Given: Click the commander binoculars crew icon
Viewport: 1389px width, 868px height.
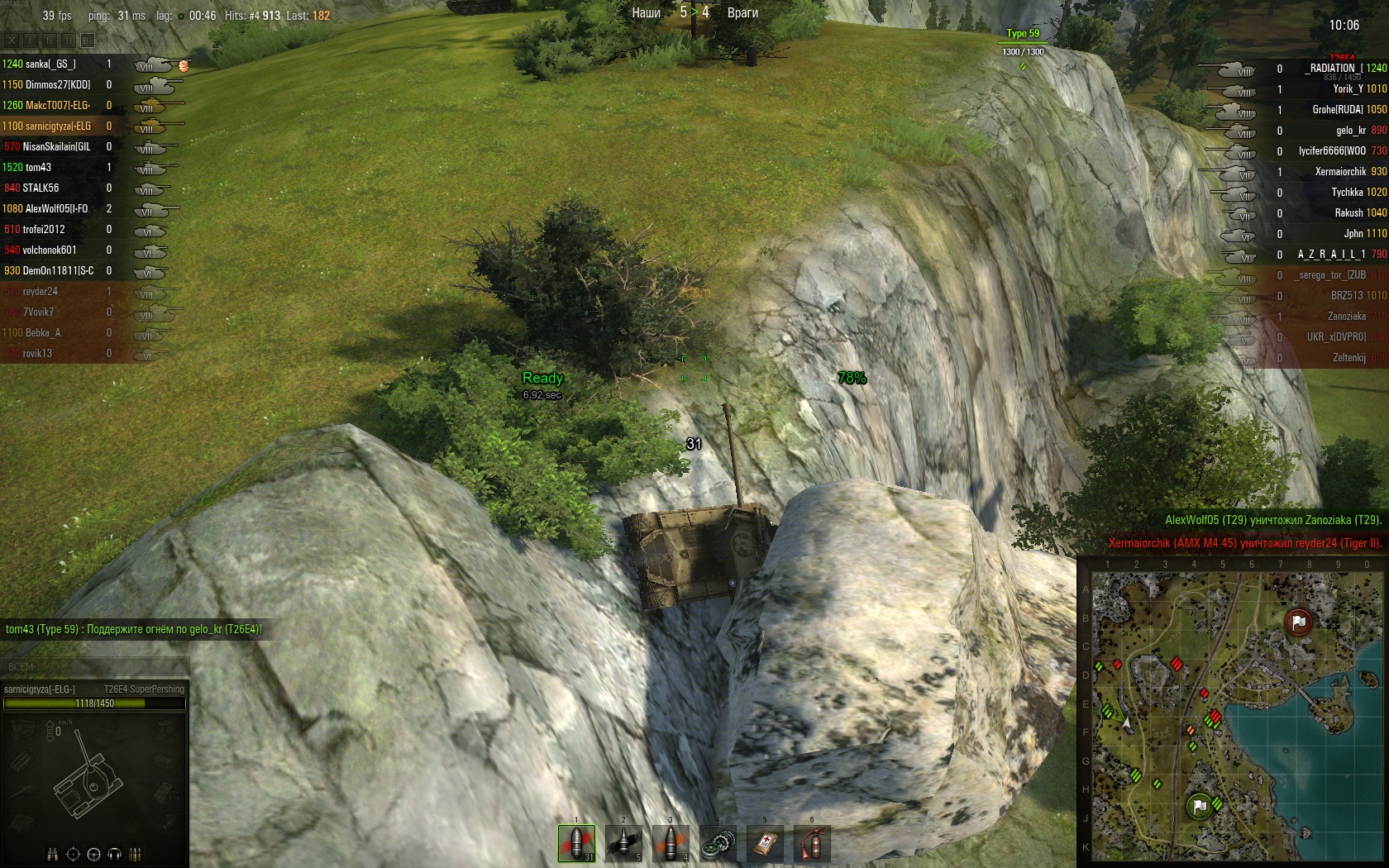Looking at the screenshot, I should click(53, 854).
